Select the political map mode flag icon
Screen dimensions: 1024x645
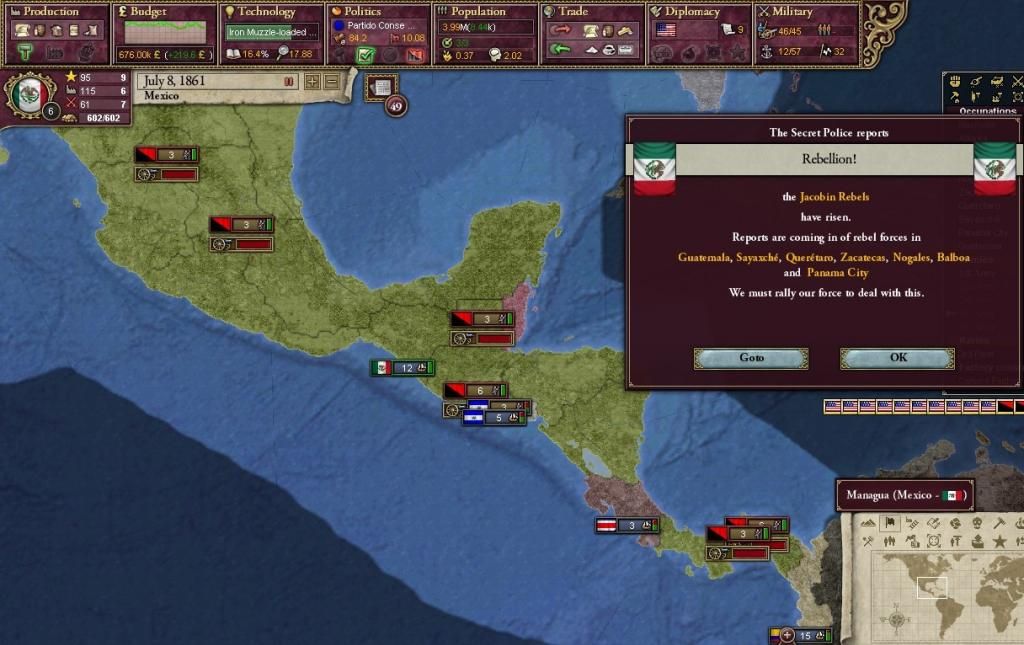(889, 523)
